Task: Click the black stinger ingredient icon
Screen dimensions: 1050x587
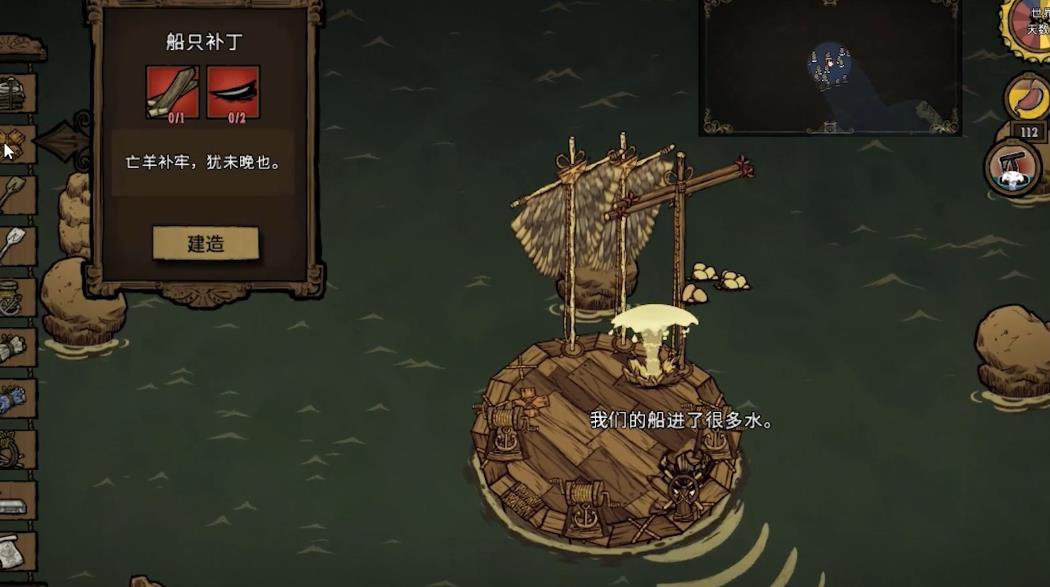Action: click(233, 92)
